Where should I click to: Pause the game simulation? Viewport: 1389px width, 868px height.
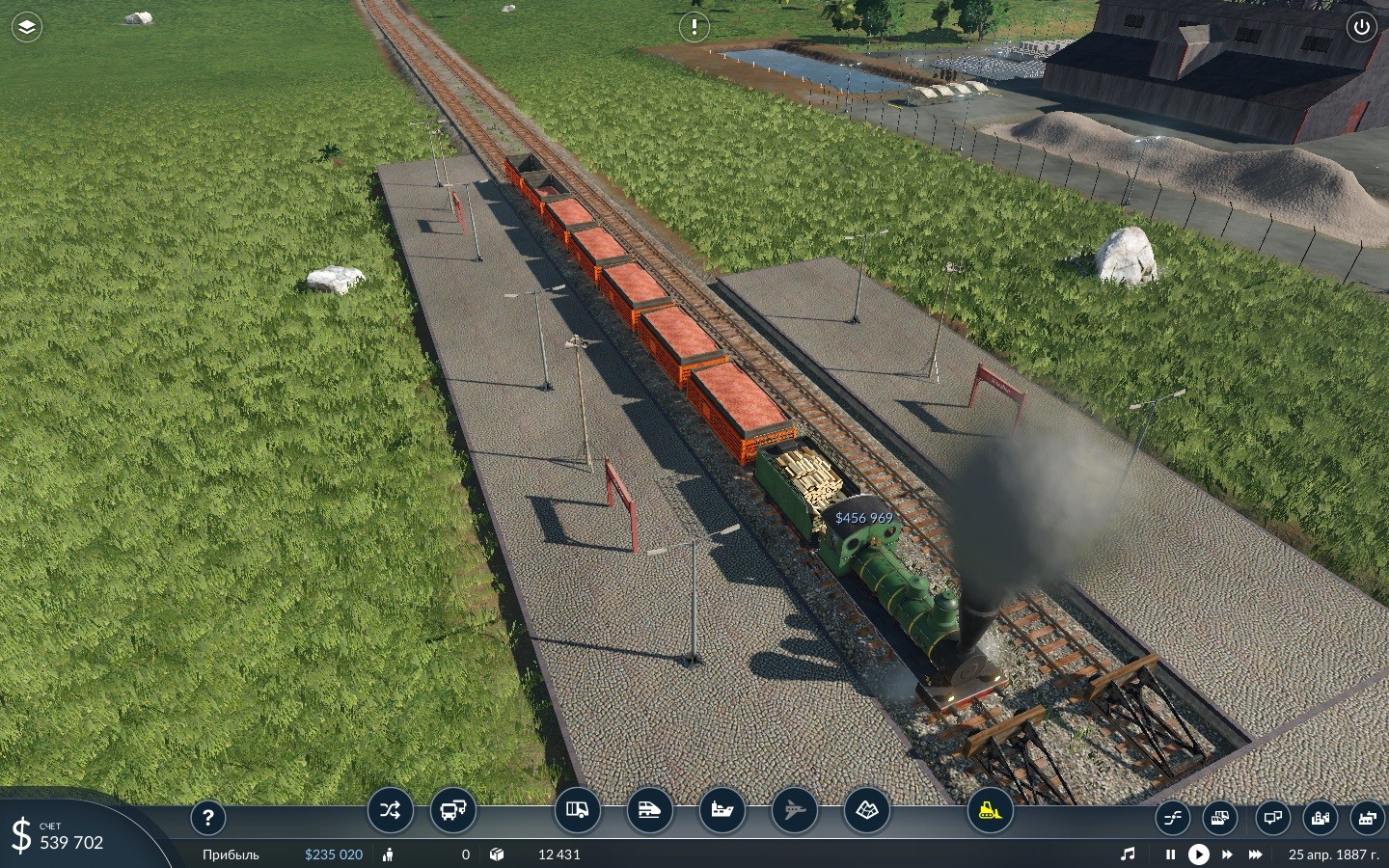1170,854
